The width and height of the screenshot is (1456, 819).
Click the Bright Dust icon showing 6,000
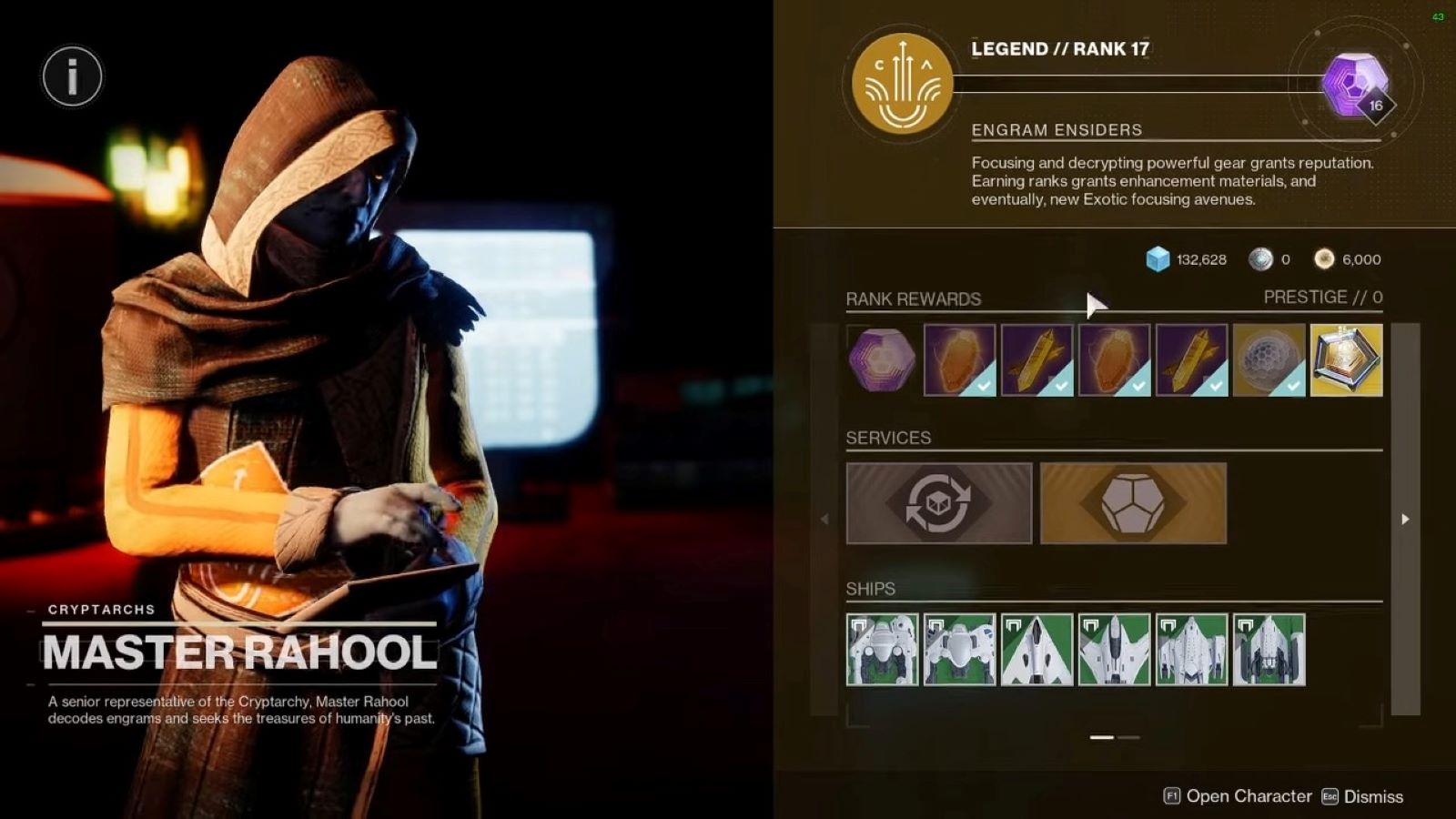coord(1323,259)
